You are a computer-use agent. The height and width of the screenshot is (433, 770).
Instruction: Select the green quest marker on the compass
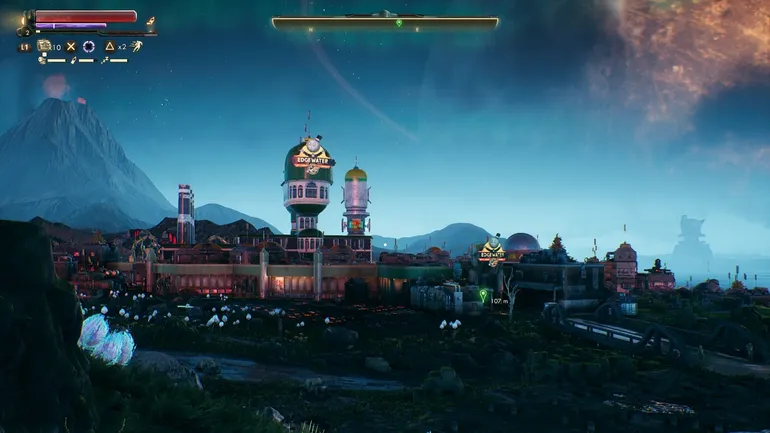(x=399, y=23)
